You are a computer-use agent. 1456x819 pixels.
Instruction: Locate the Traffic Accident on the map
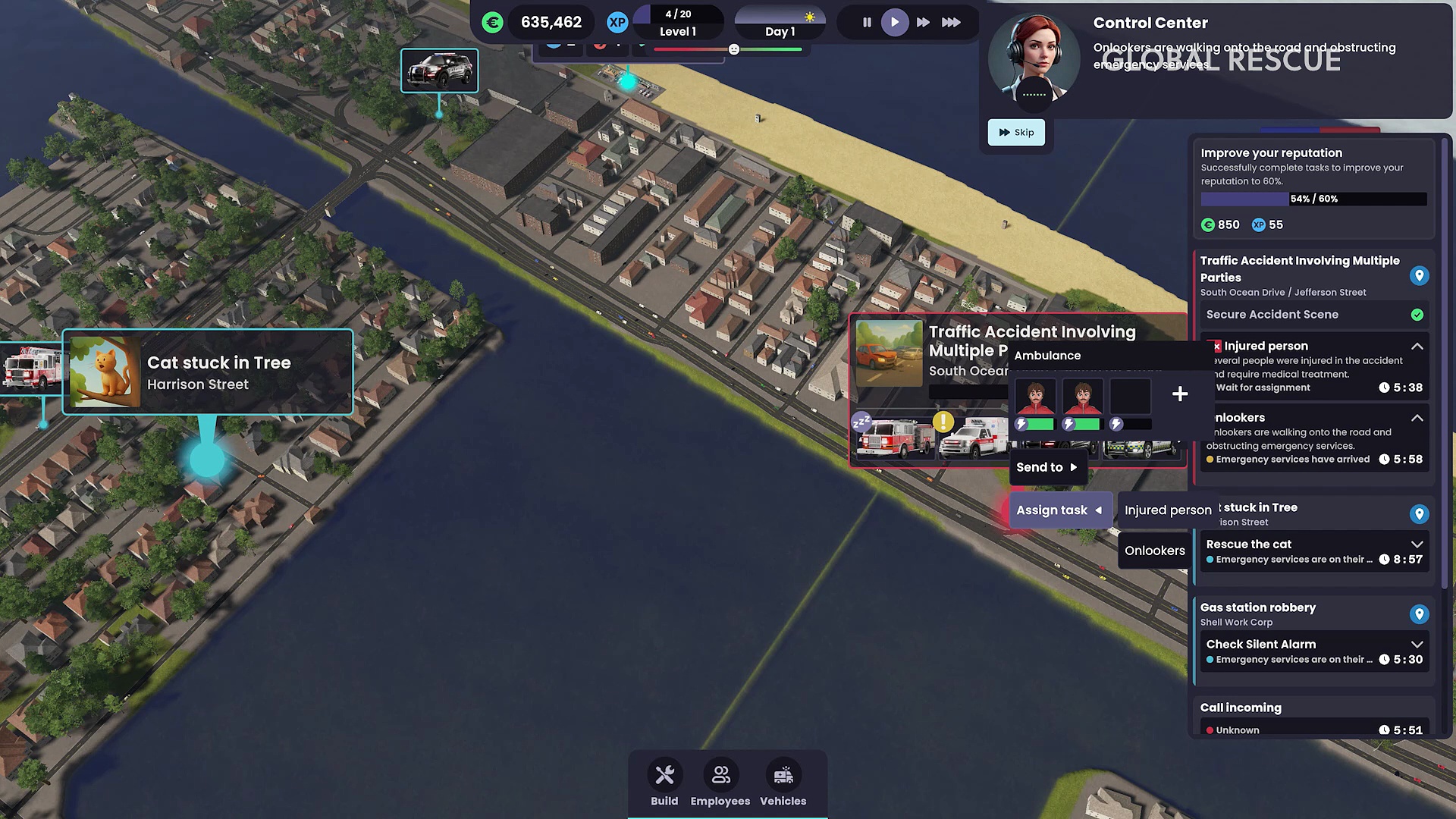(x=1419, y=276)
